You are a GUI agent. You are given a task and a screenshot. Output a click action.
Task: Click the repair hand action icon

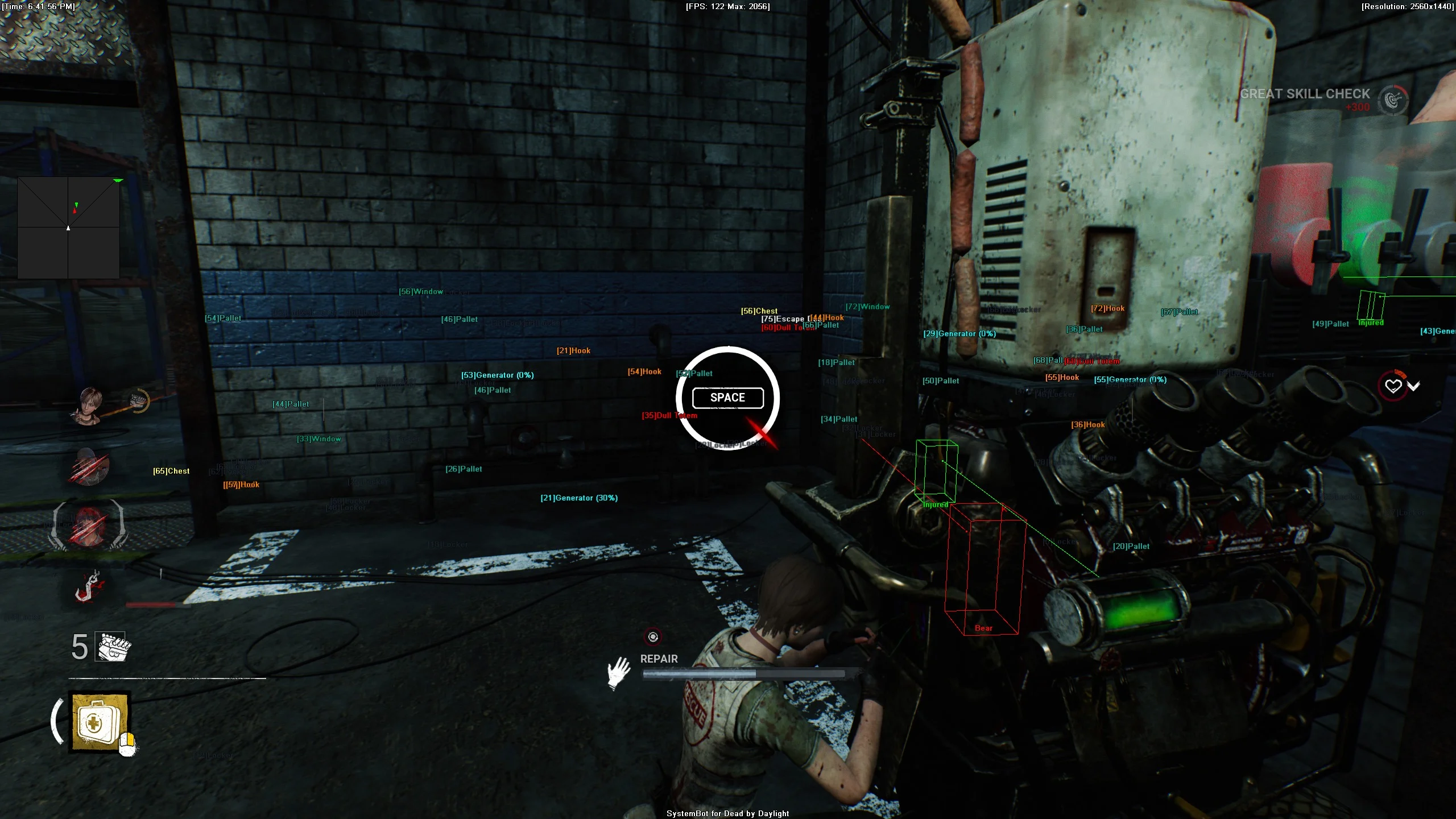tap(619, 673)
